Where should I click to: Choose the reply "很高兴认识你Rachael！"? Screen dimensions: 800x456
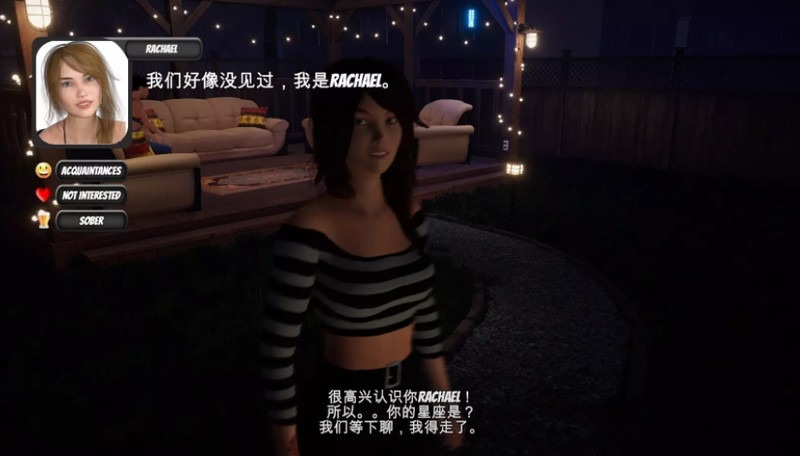click(x=399, y=397)
